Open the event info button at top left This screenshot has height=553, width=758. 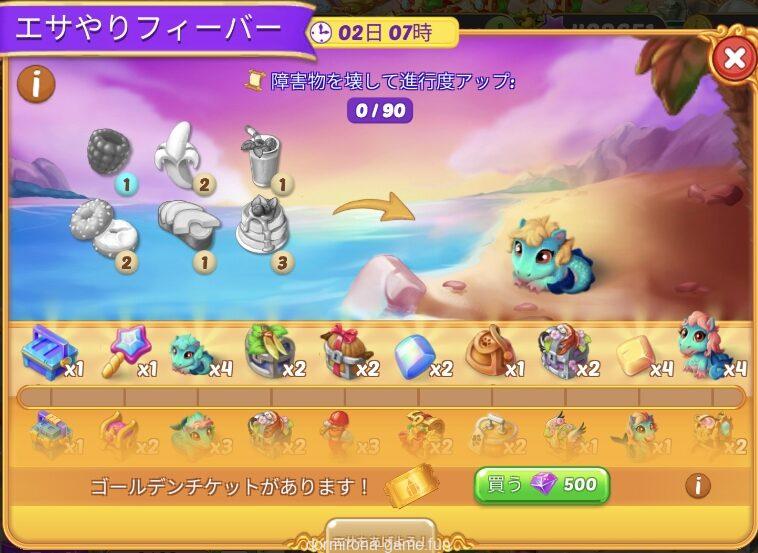click(36, 84)
